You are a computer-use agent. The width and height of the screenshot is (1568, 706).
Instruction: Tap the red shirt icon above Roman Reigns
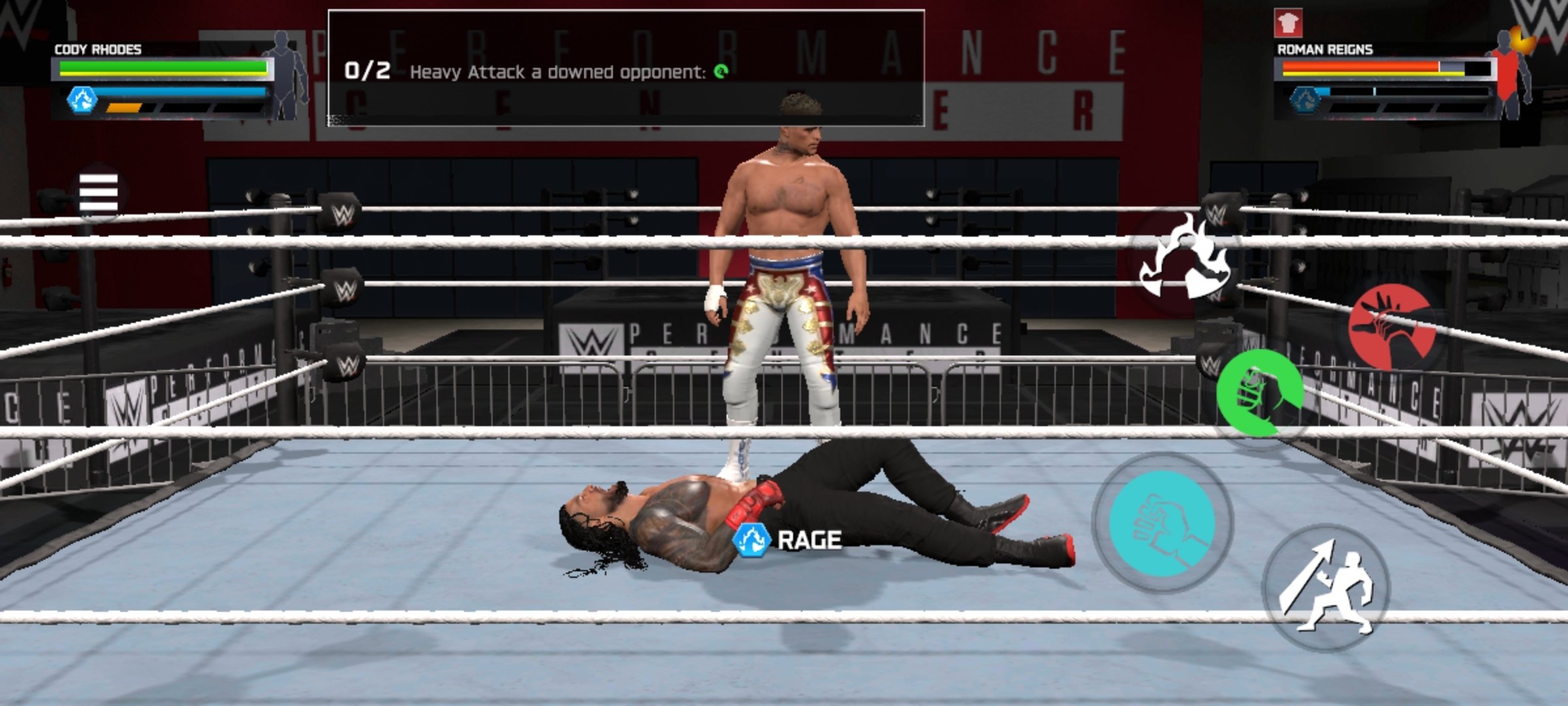coord(1288,24)
